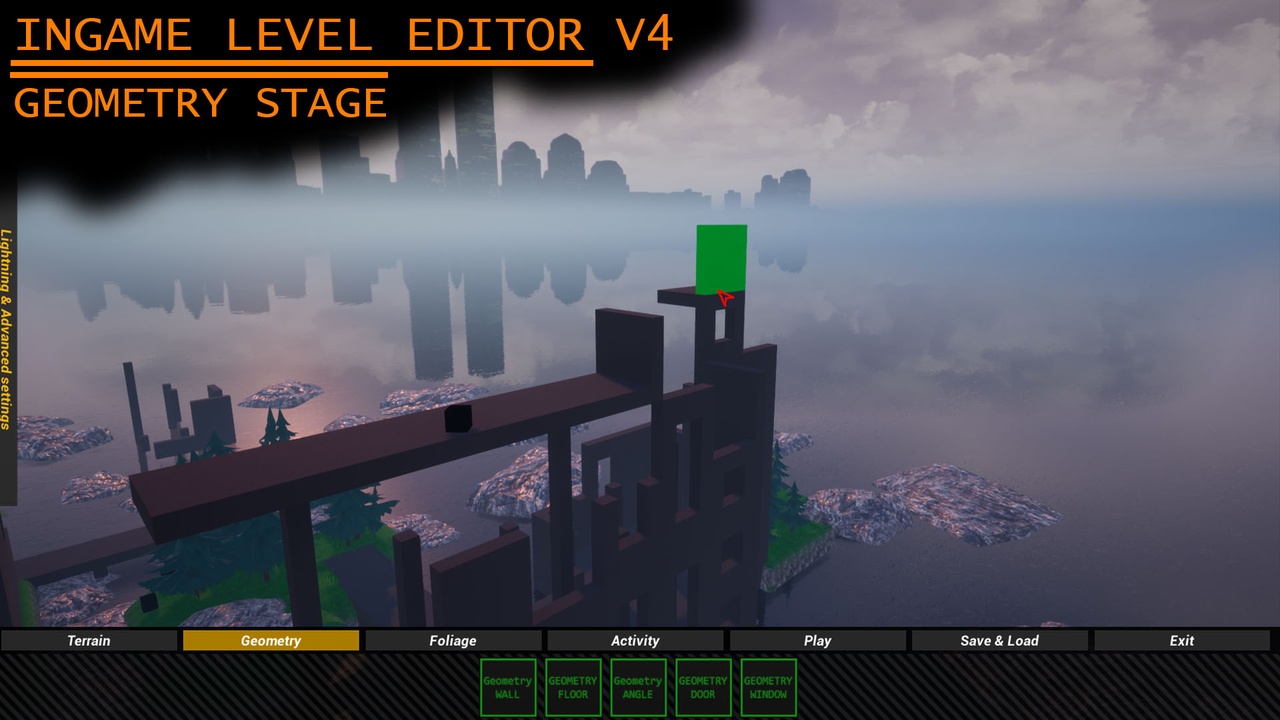This screenshot has height=720, width=1280.
Task: Switch to the Terrain stage
Action: click(88, 640)
